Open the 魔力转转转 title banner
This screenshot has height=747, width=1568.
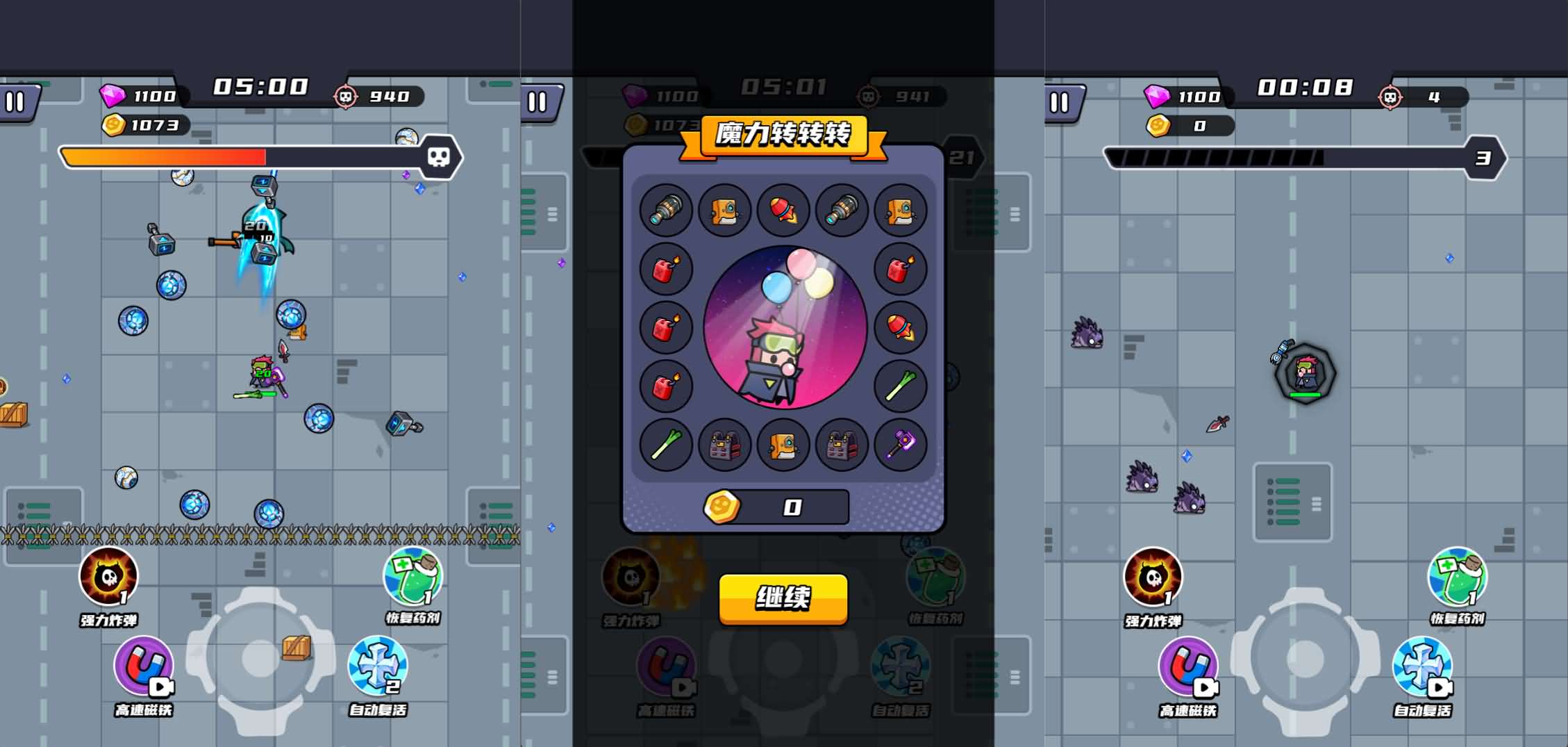(783, 136)
